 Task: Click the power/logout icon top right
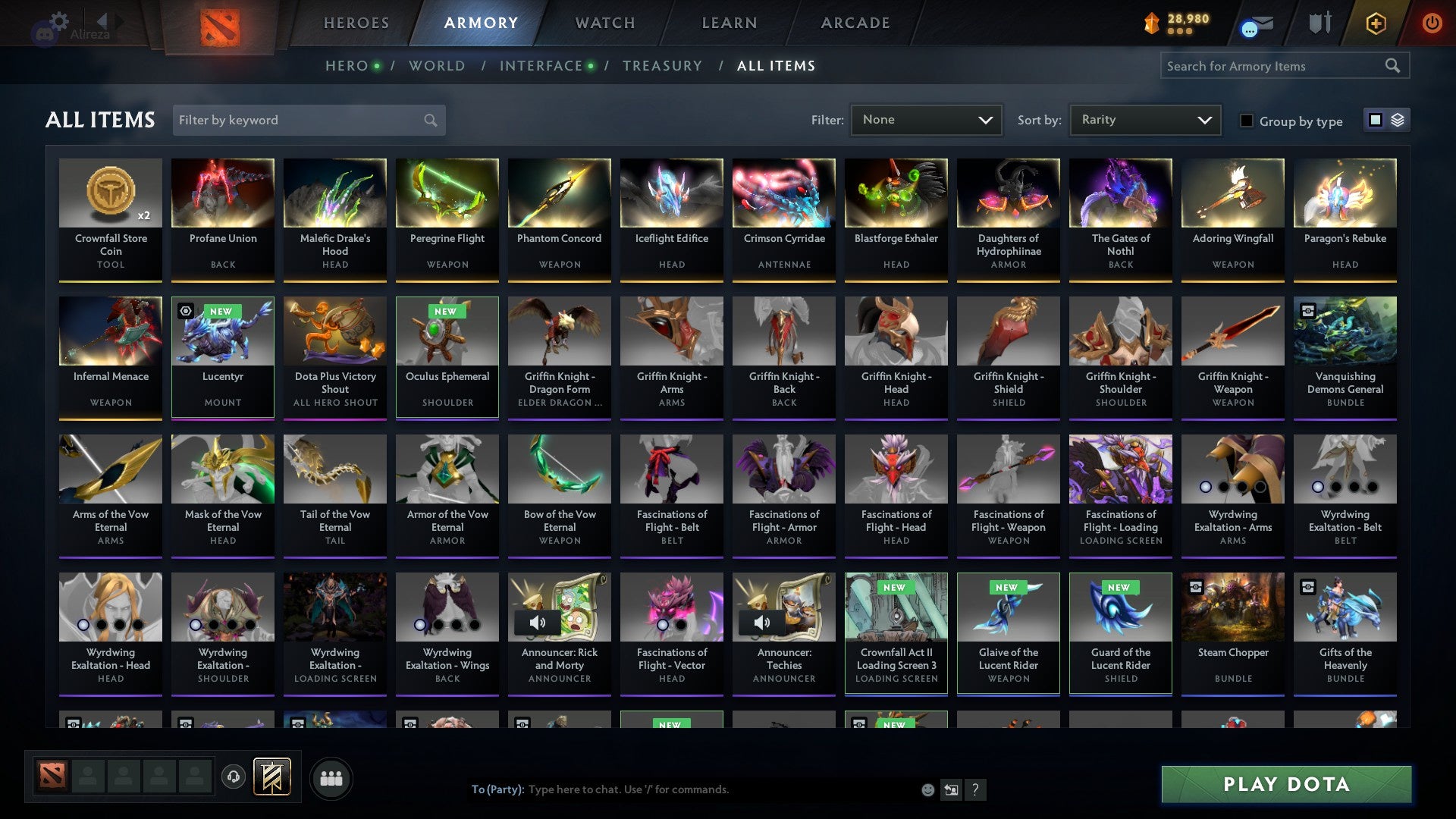point(1432,24)
